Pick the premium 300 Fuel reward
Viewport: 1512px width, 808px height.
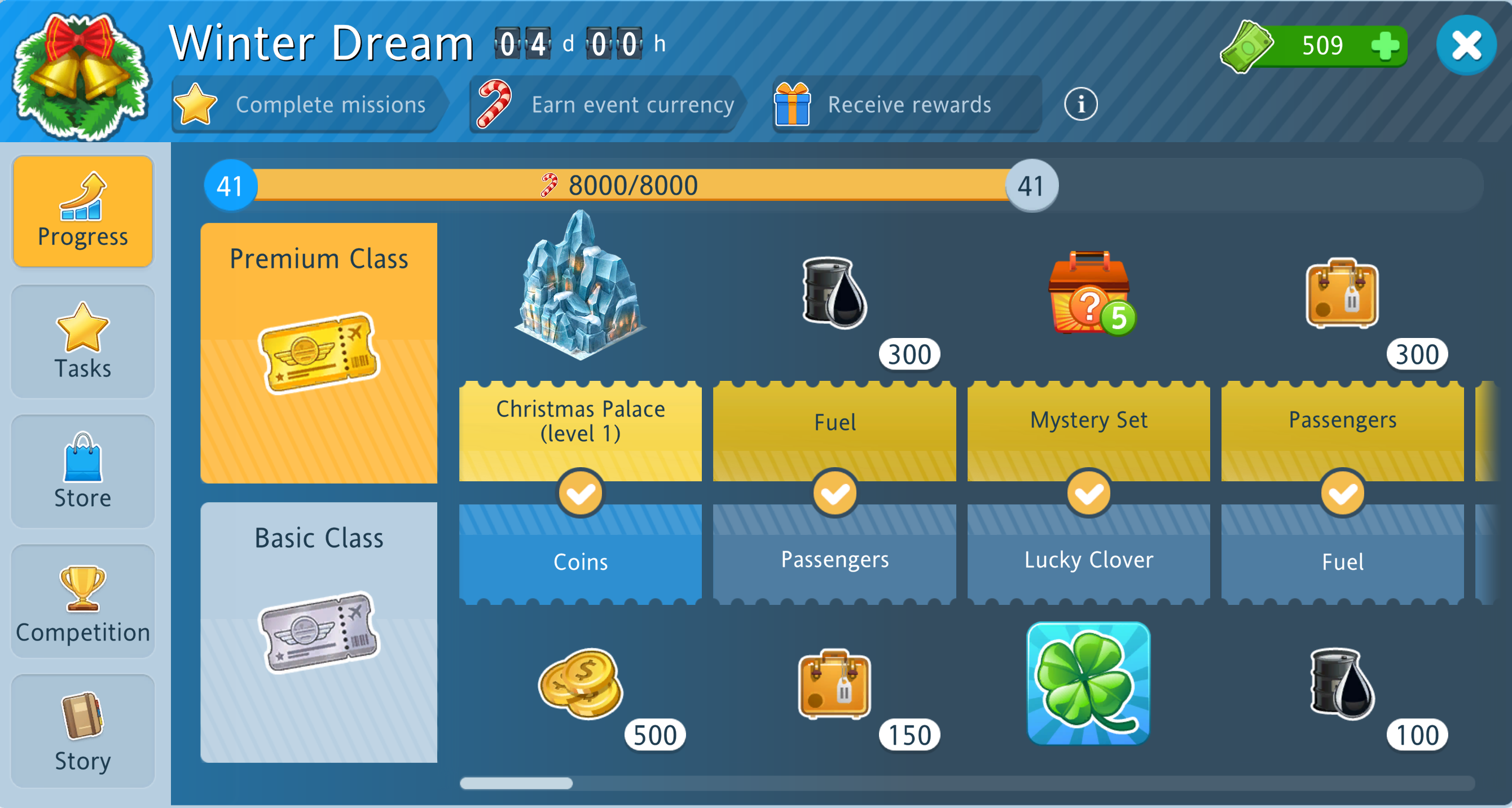point(834,293)
